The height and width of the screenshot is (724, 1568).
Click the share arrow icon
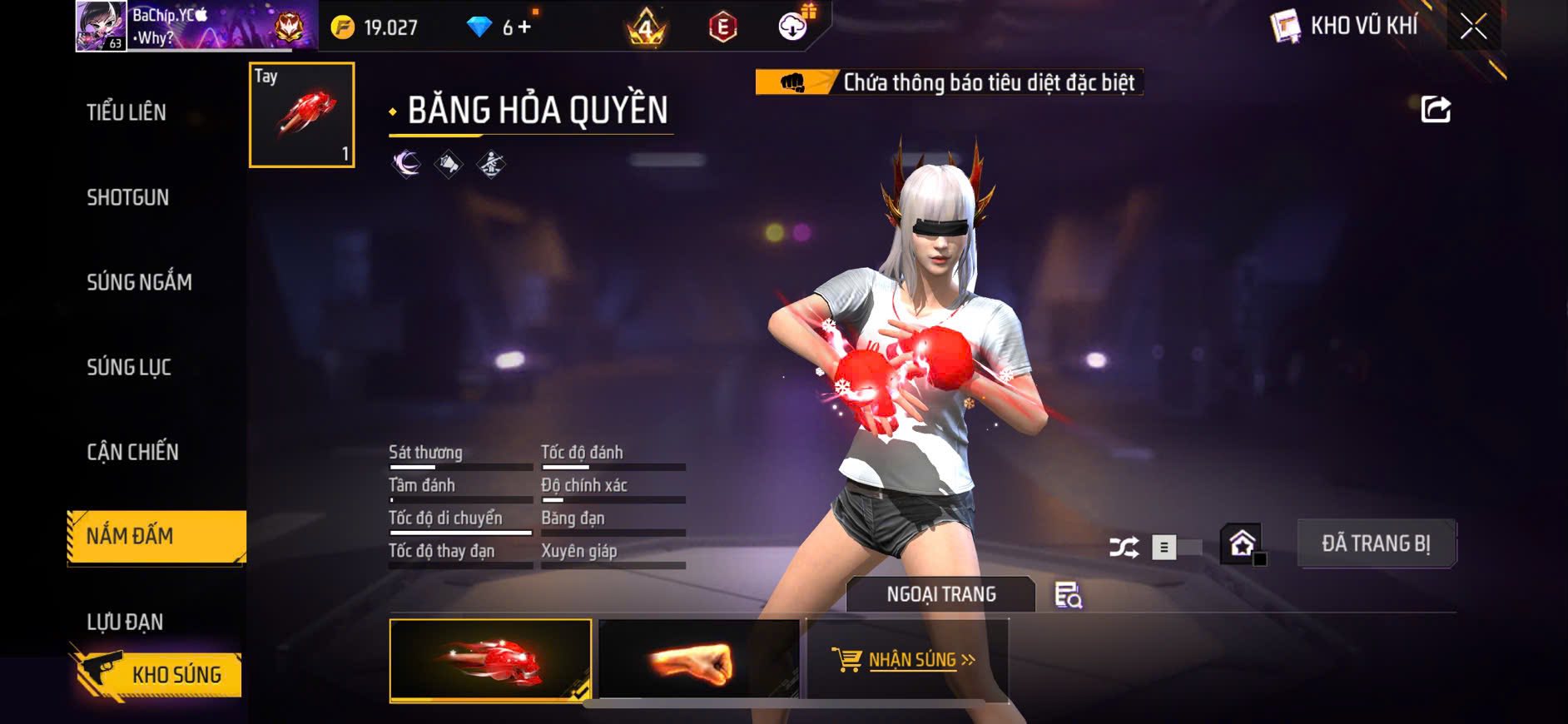point(1436,109)
